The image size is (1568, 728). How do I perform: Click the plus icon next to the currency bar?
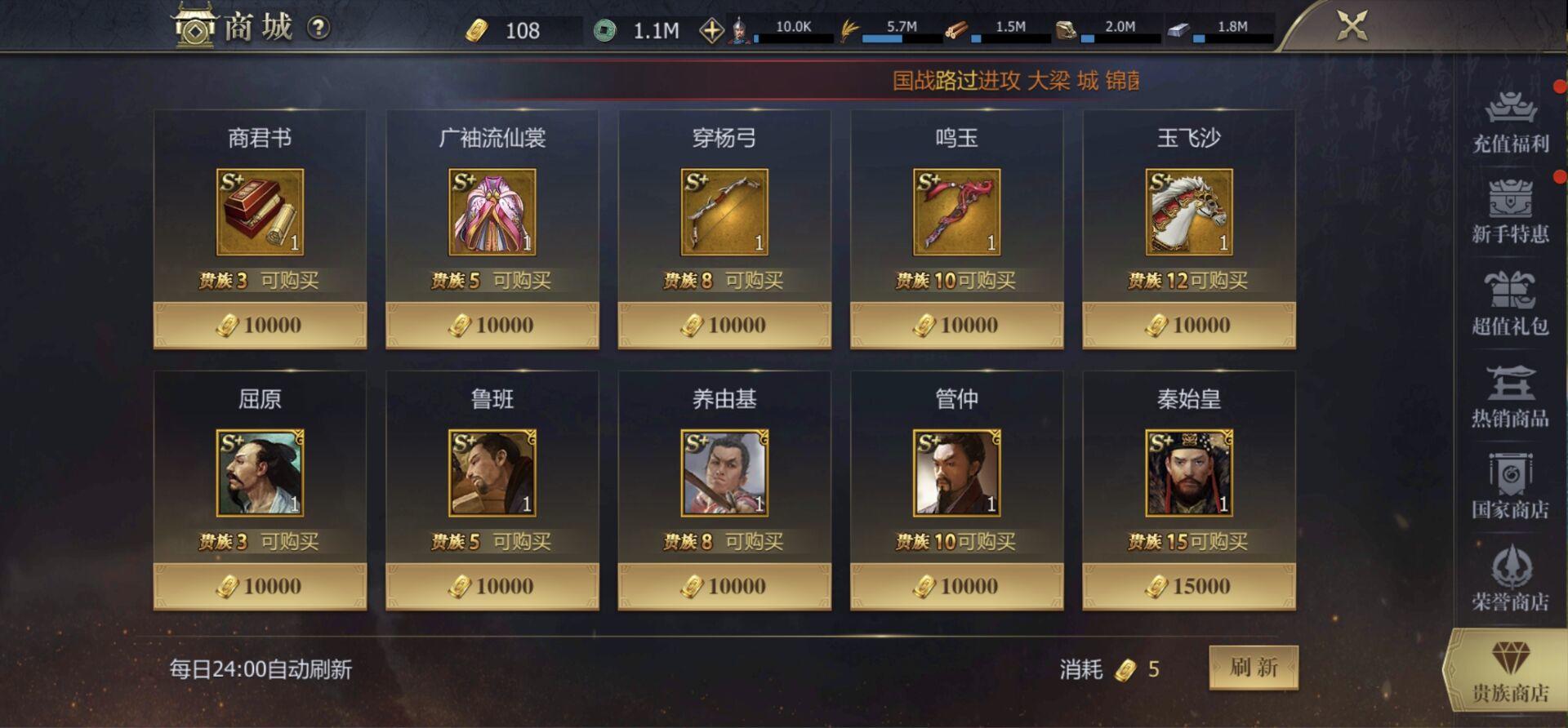(x=714, y=29)
